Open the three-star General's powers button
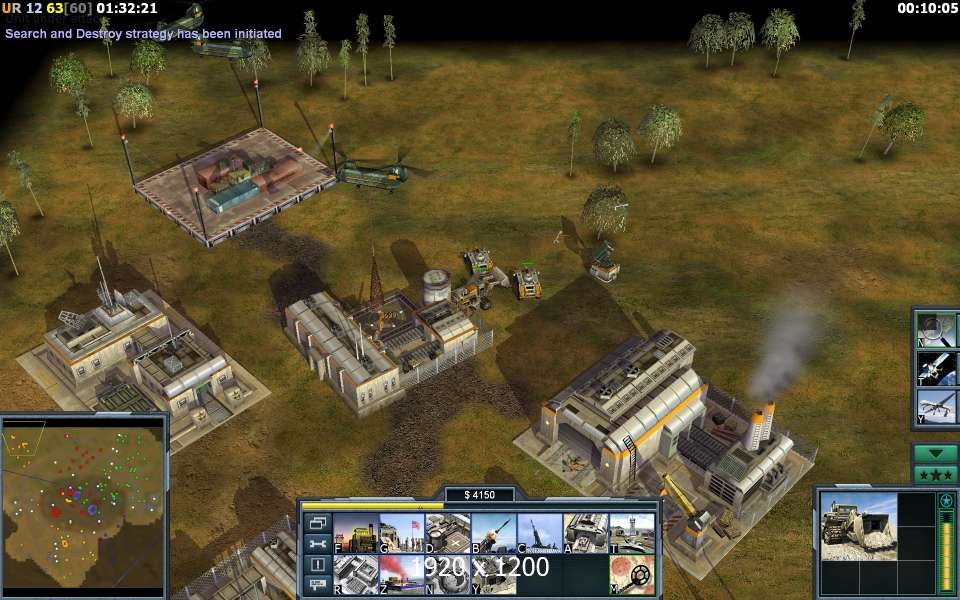The height and width of the screenshot is (600, 960). 936,475
